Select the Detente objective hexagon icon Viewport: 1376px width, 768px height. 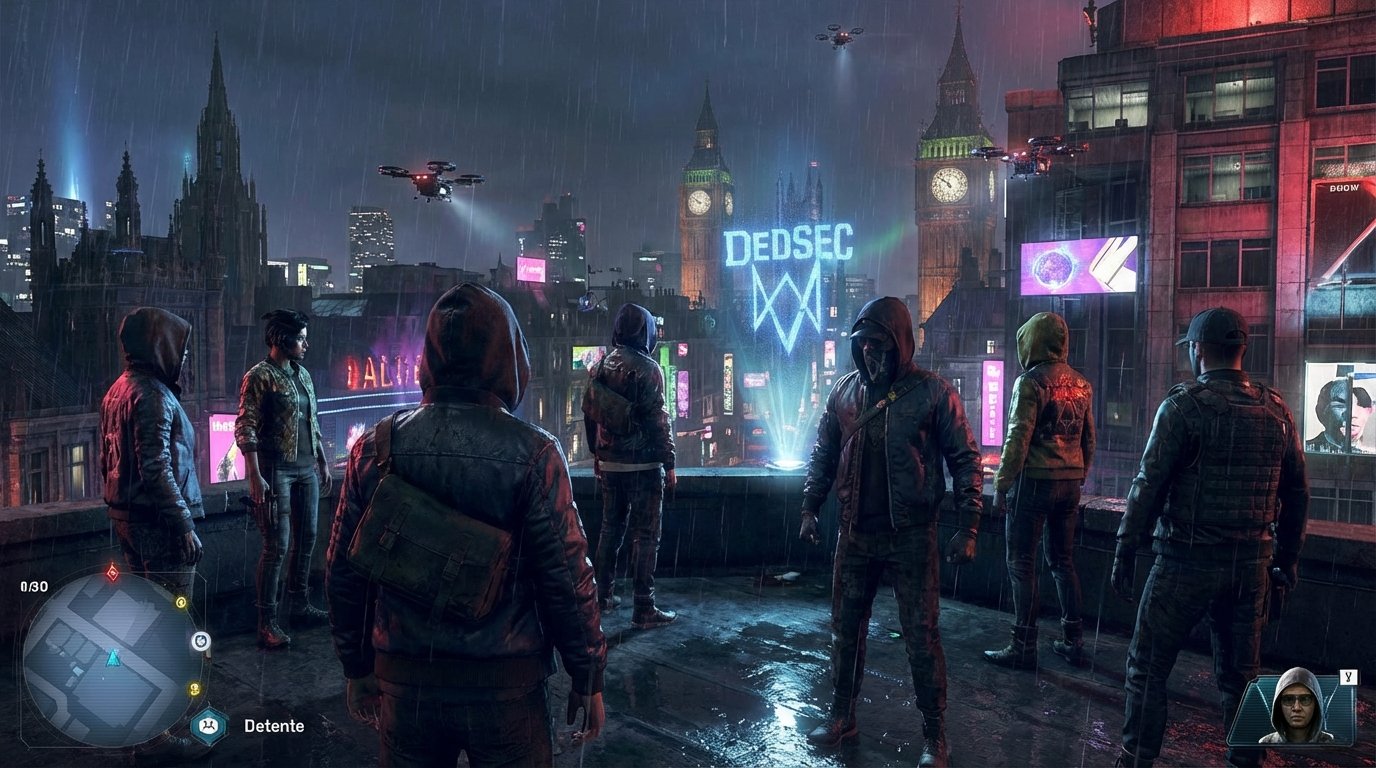tap(208, 724)
